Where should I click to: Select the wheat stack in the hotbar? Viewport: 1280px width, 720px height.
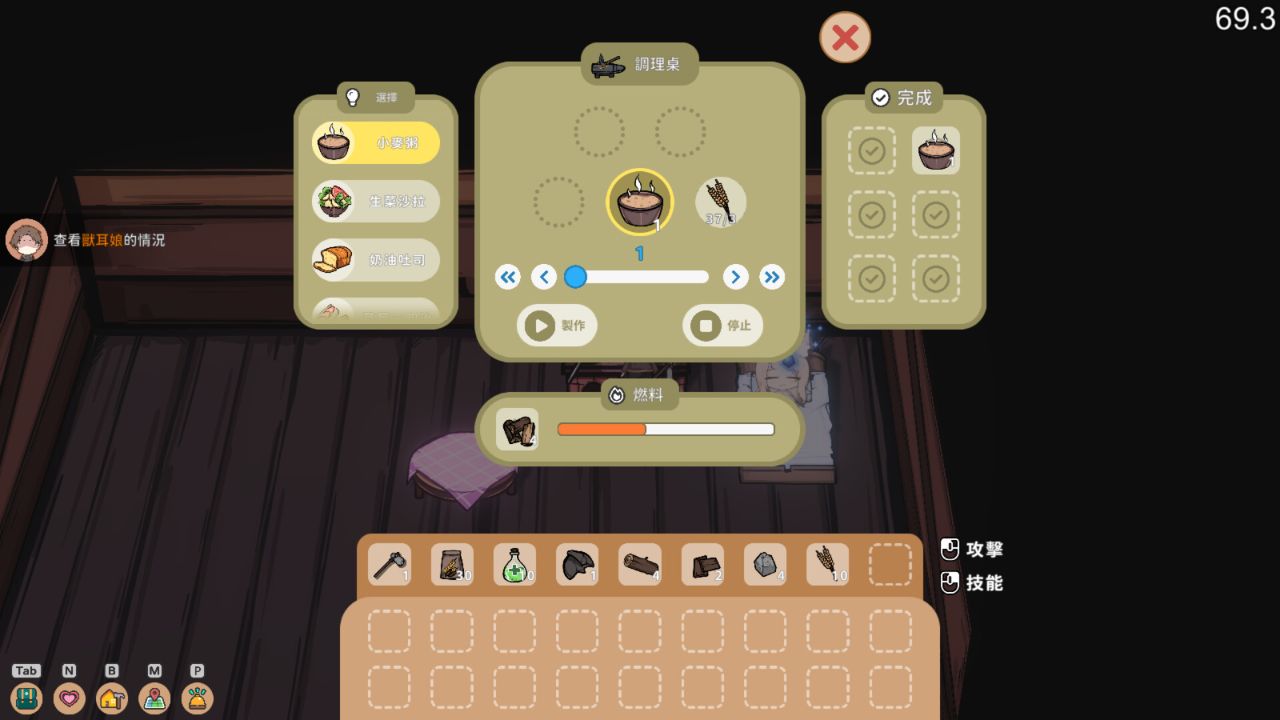coord(827,564)
